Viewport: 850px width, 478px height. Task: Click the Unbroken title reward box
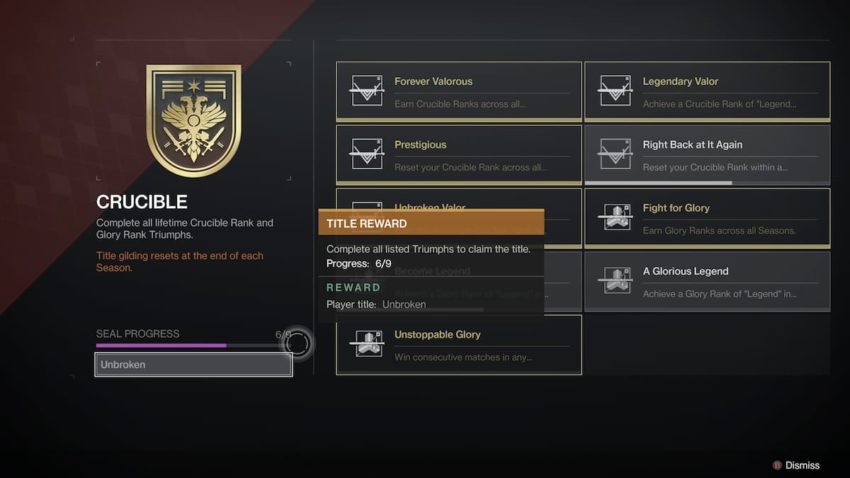[194, 365]
